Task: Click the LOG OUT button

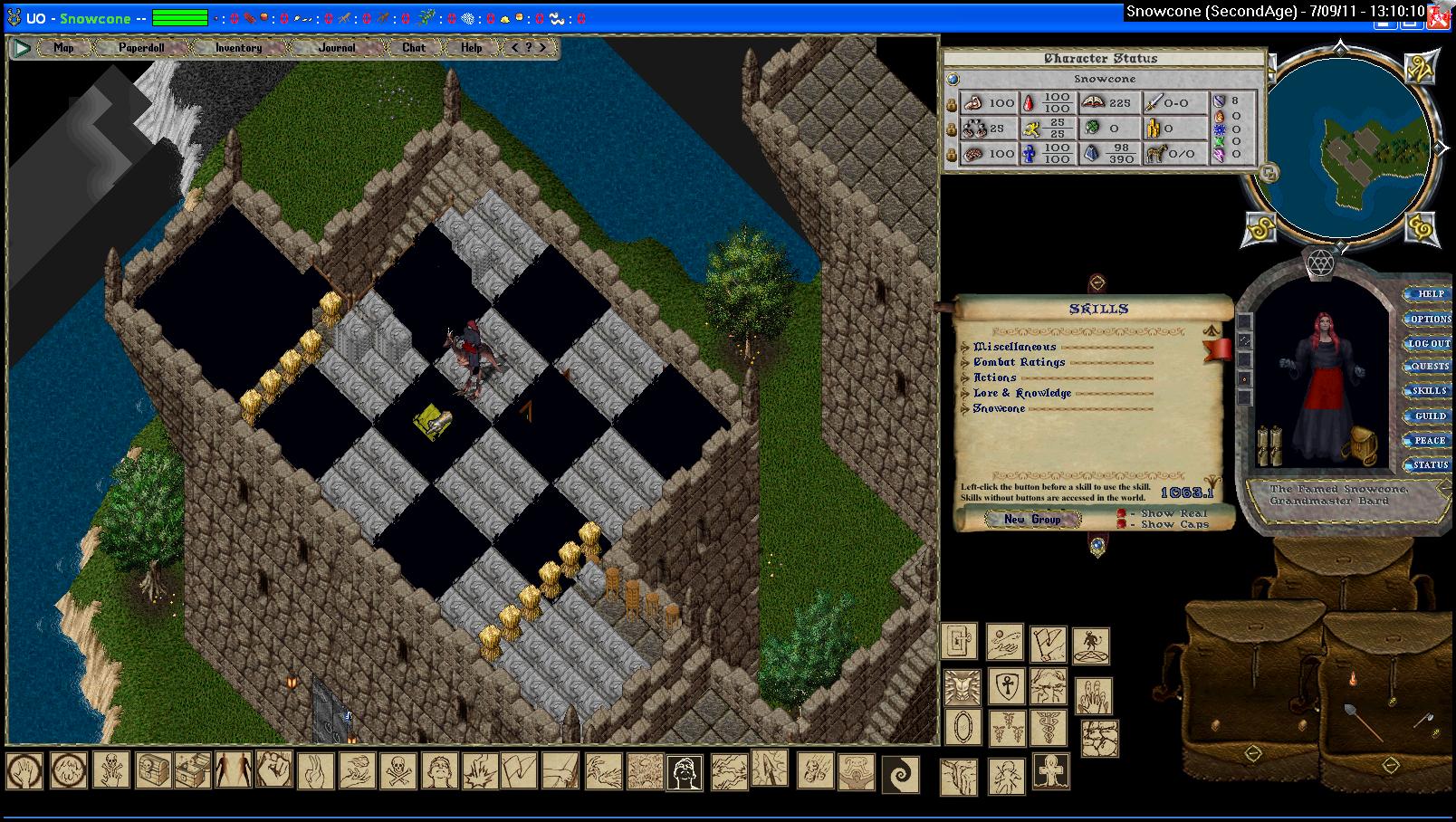Action: (x=1430, y=343)
